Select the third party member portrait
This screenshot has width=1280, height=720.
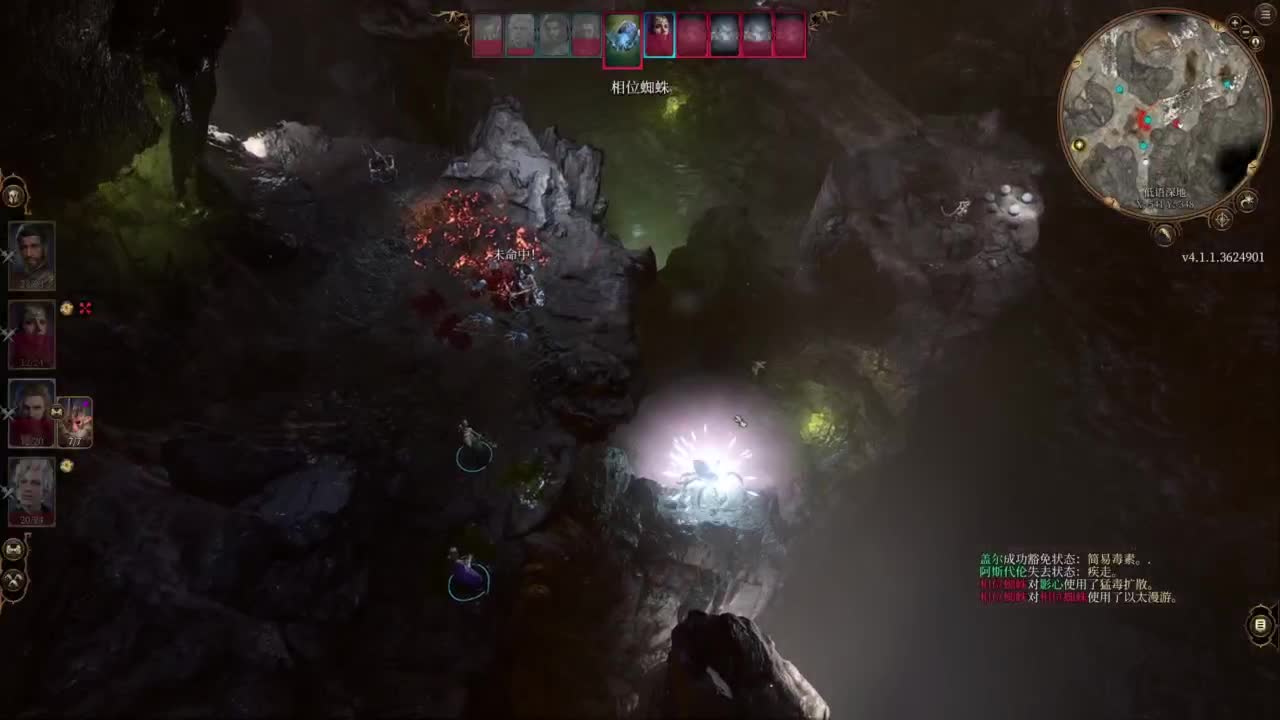32,412
